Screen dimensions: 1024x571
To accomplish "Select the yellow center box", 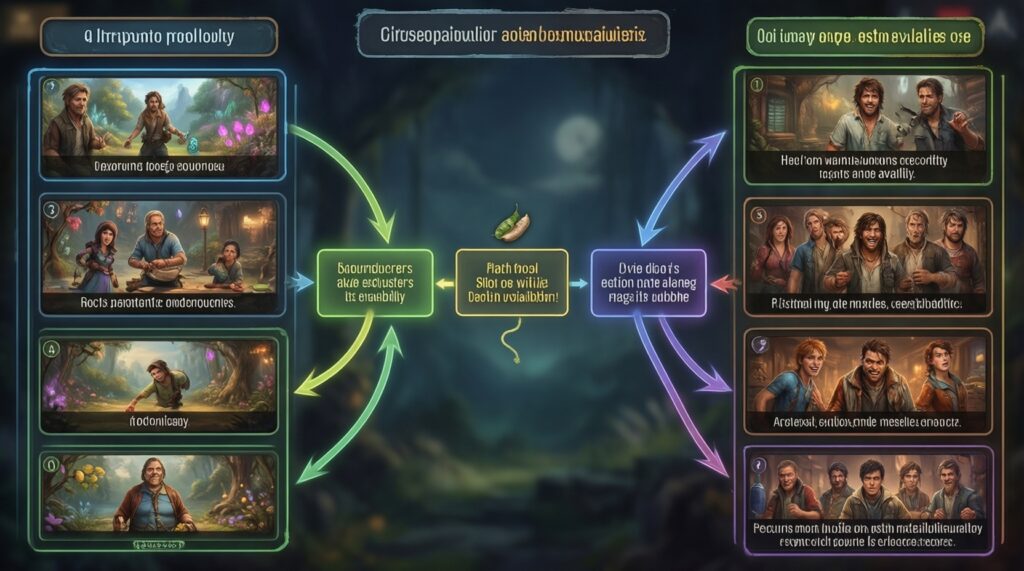I will tap(511, 283).
